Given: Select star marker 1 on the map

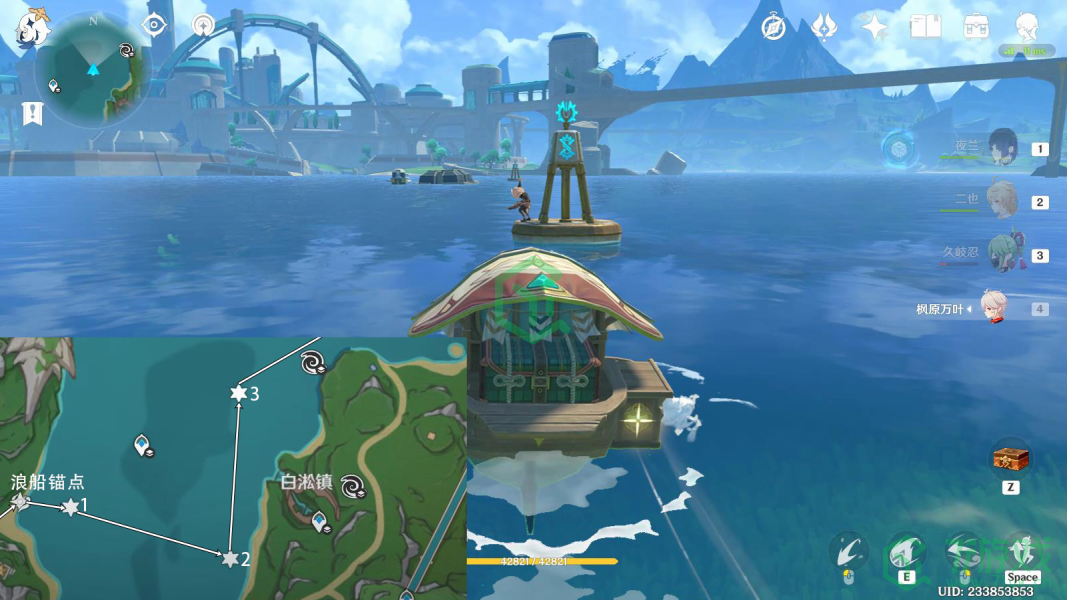Looking at the screenshot, I should [x=70, y=508].
